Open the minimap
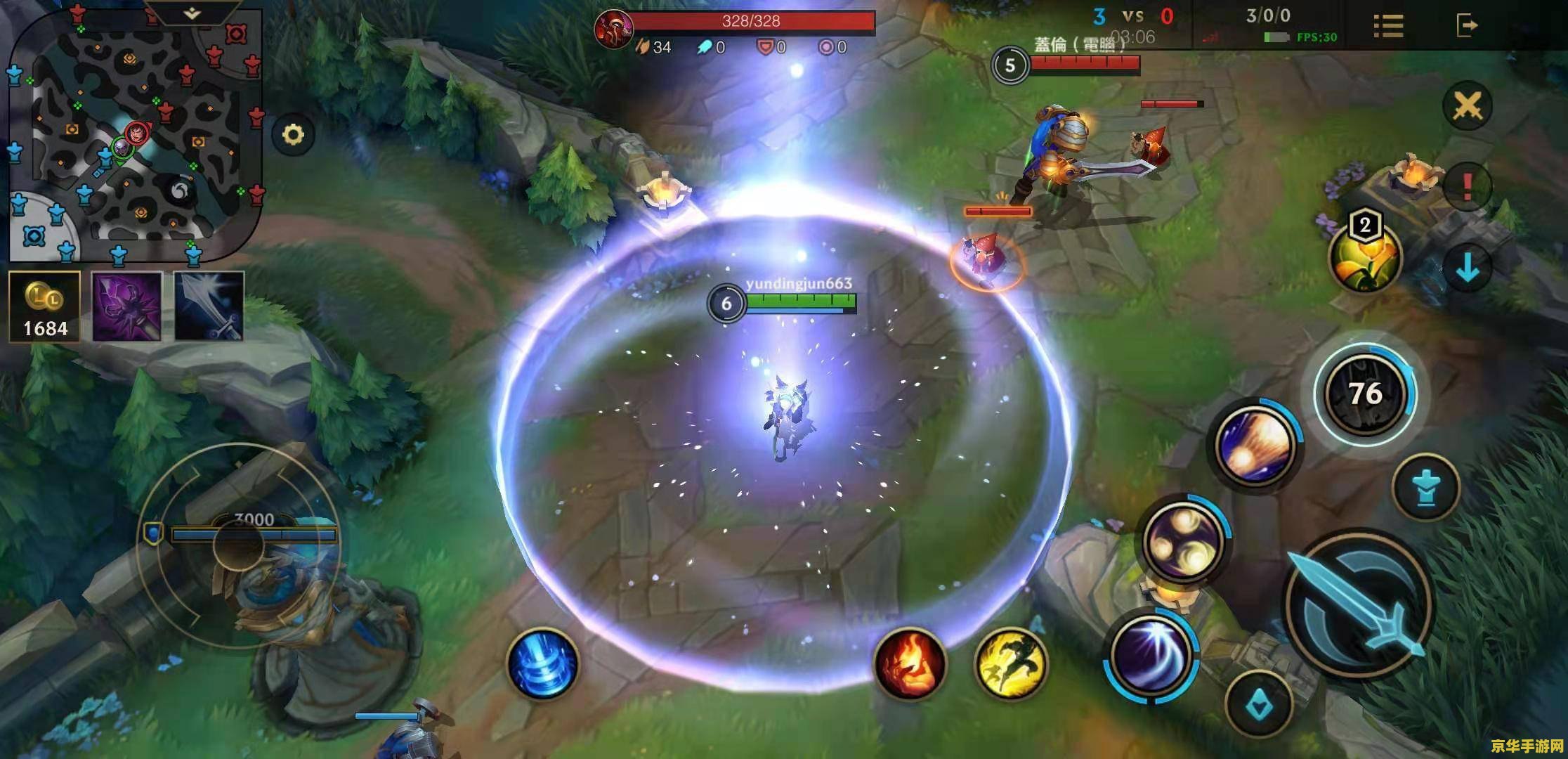Image resolution: width=1568 pixels, height=759 pixels. pos(133,134)
